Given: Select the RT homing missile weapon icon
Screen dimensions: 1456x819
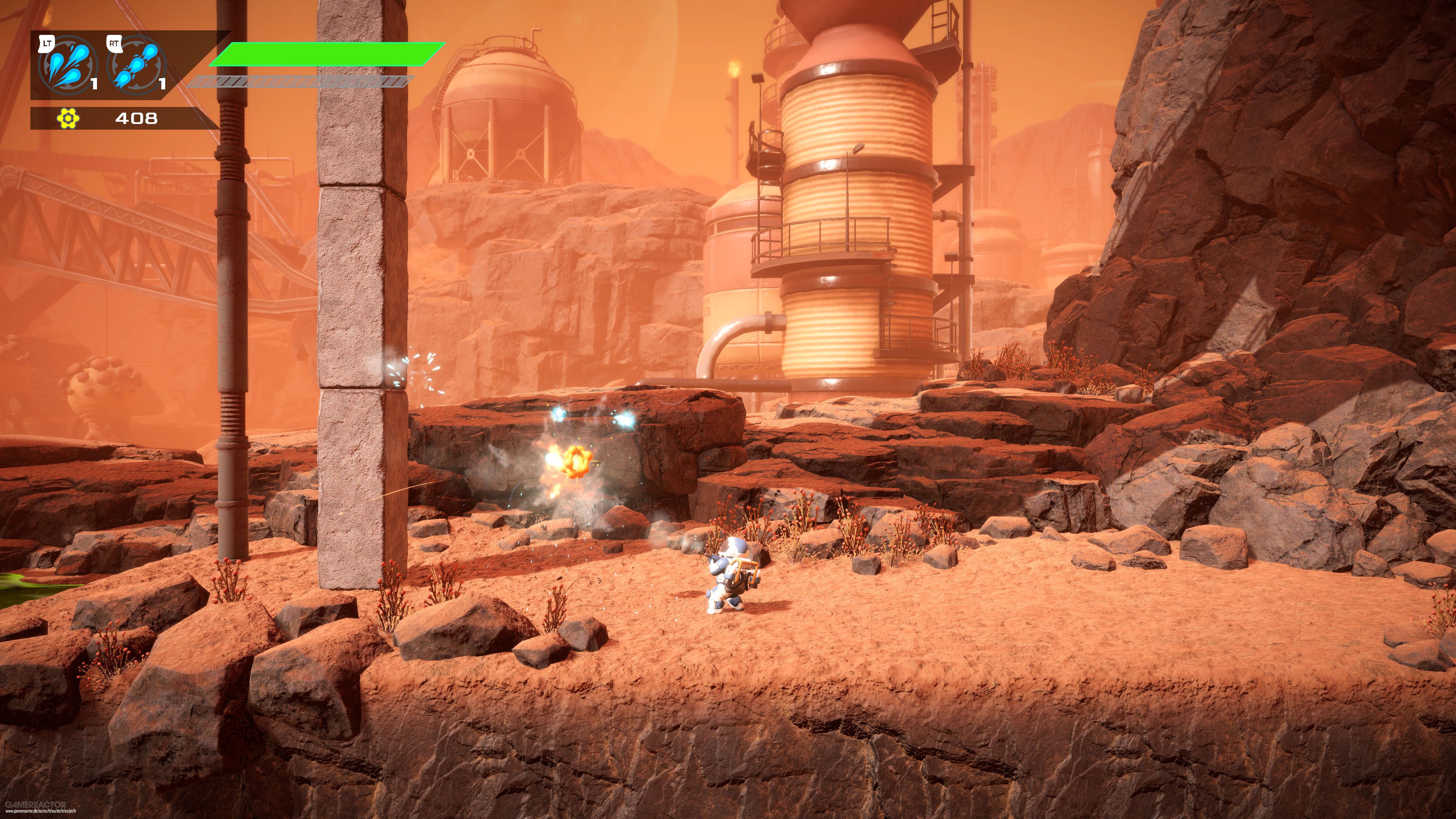Looking at the screenshot, I should pyautogui.click(x=137, y=67).
